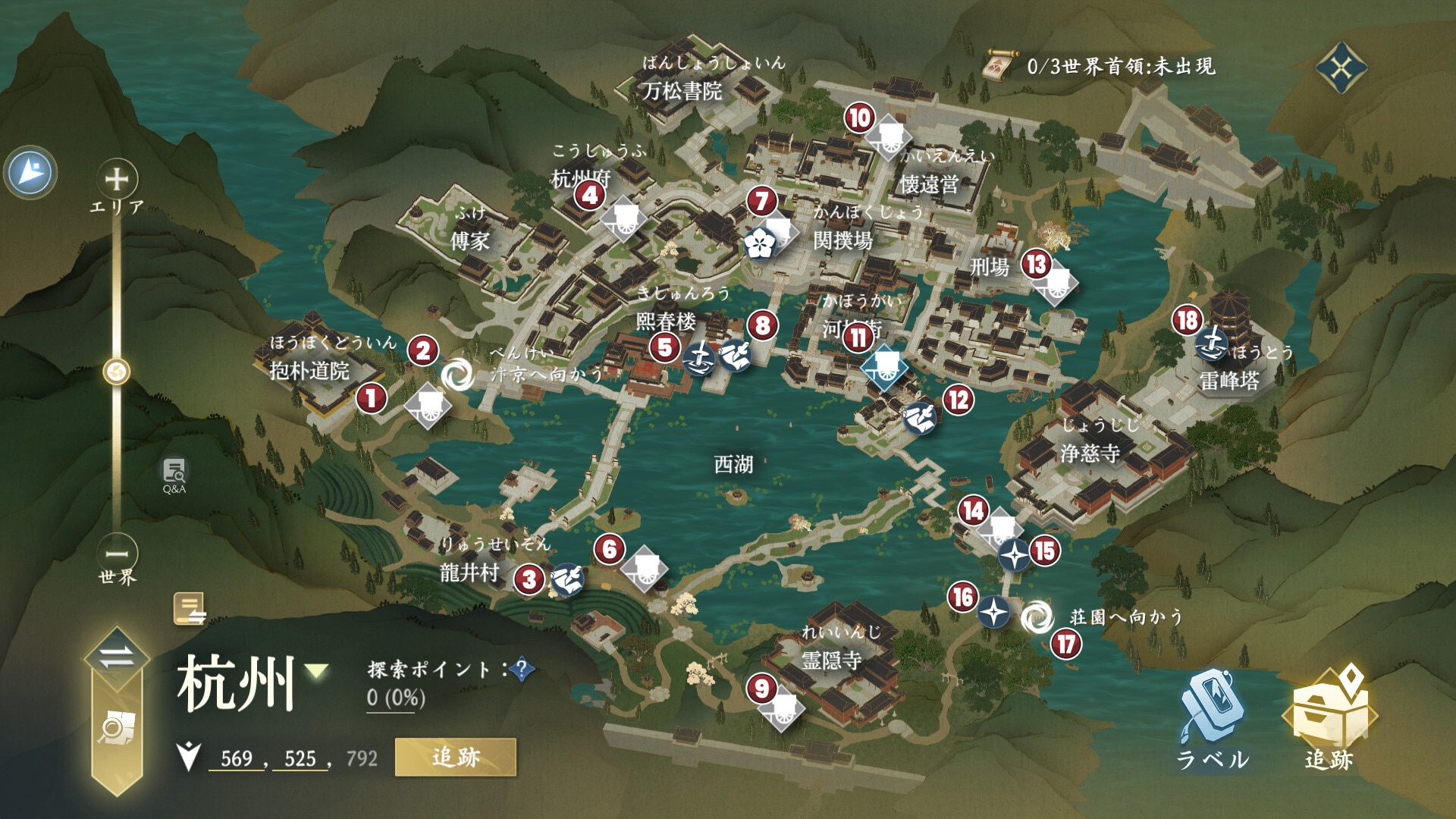Screen dimensions: 1456x819
Task: Click the gold 追跡 coordinate button
Action: coord(455,757)
